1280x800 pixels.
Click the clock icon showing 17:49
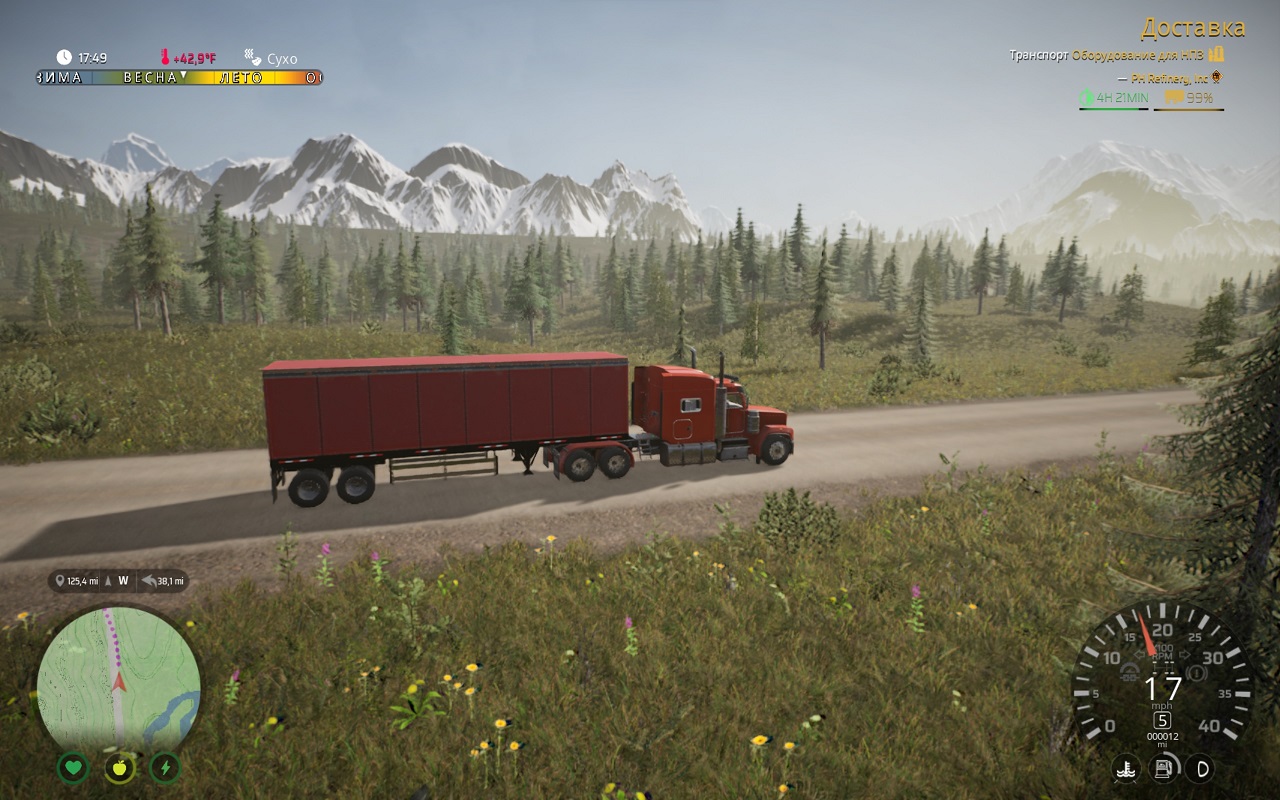(64, 56)
